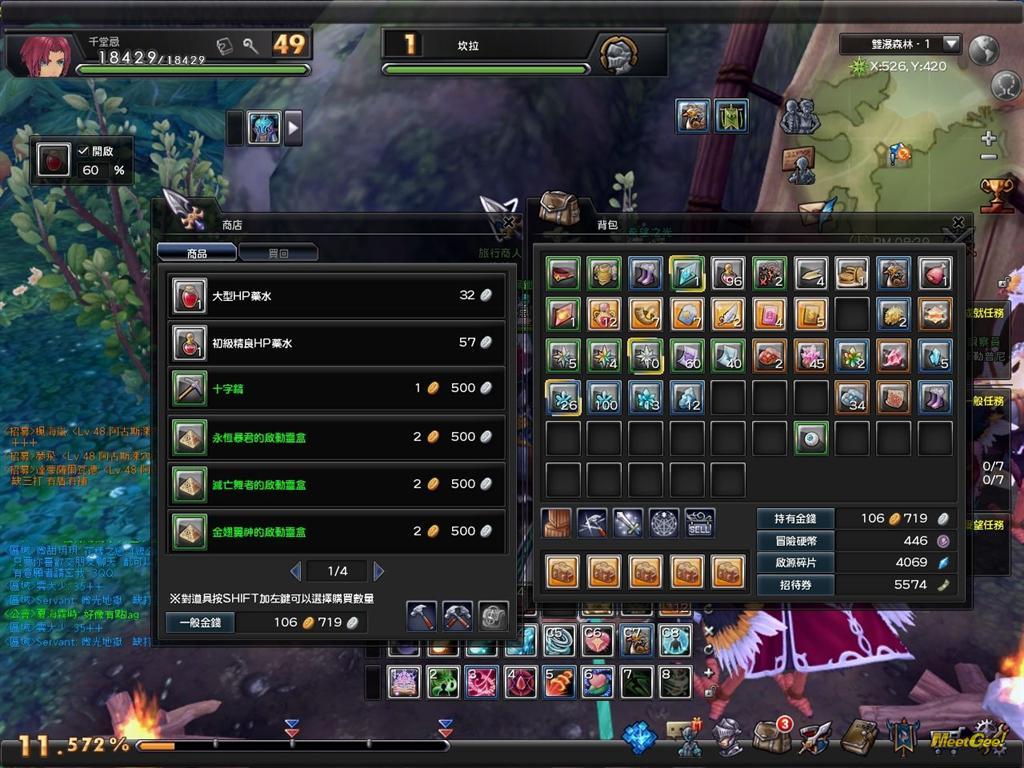Switch to the 買回 buyback tab

coord(279,253)
